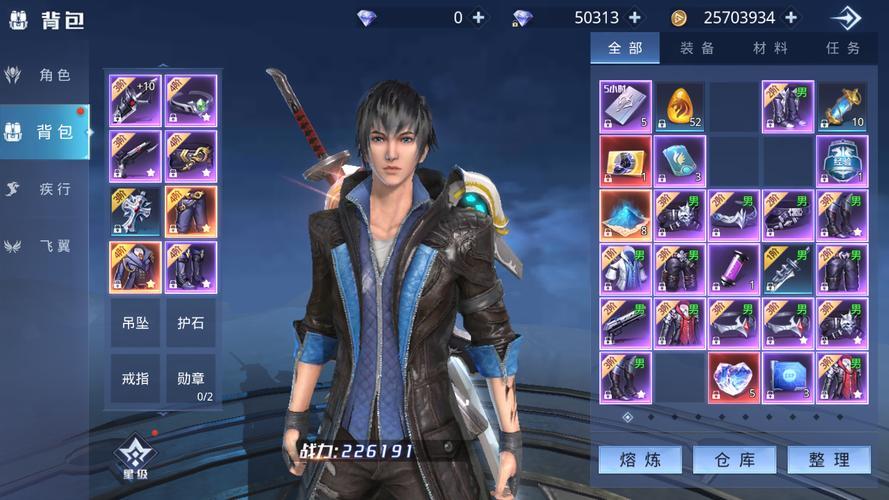Select the empty 护石 guard stone slot

[x=190, y=323]
